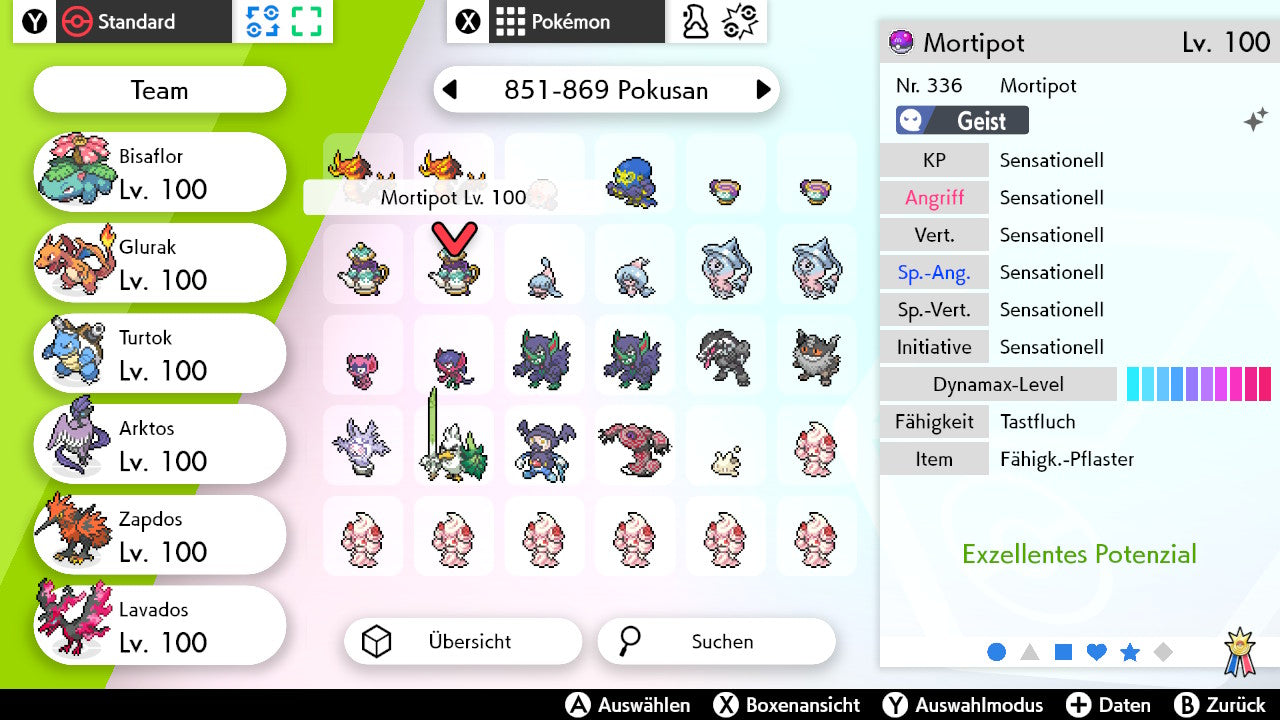Enable the gray triangle marking
Image resolution: width=1280 pixels, height=720 pixels.
1029,652
